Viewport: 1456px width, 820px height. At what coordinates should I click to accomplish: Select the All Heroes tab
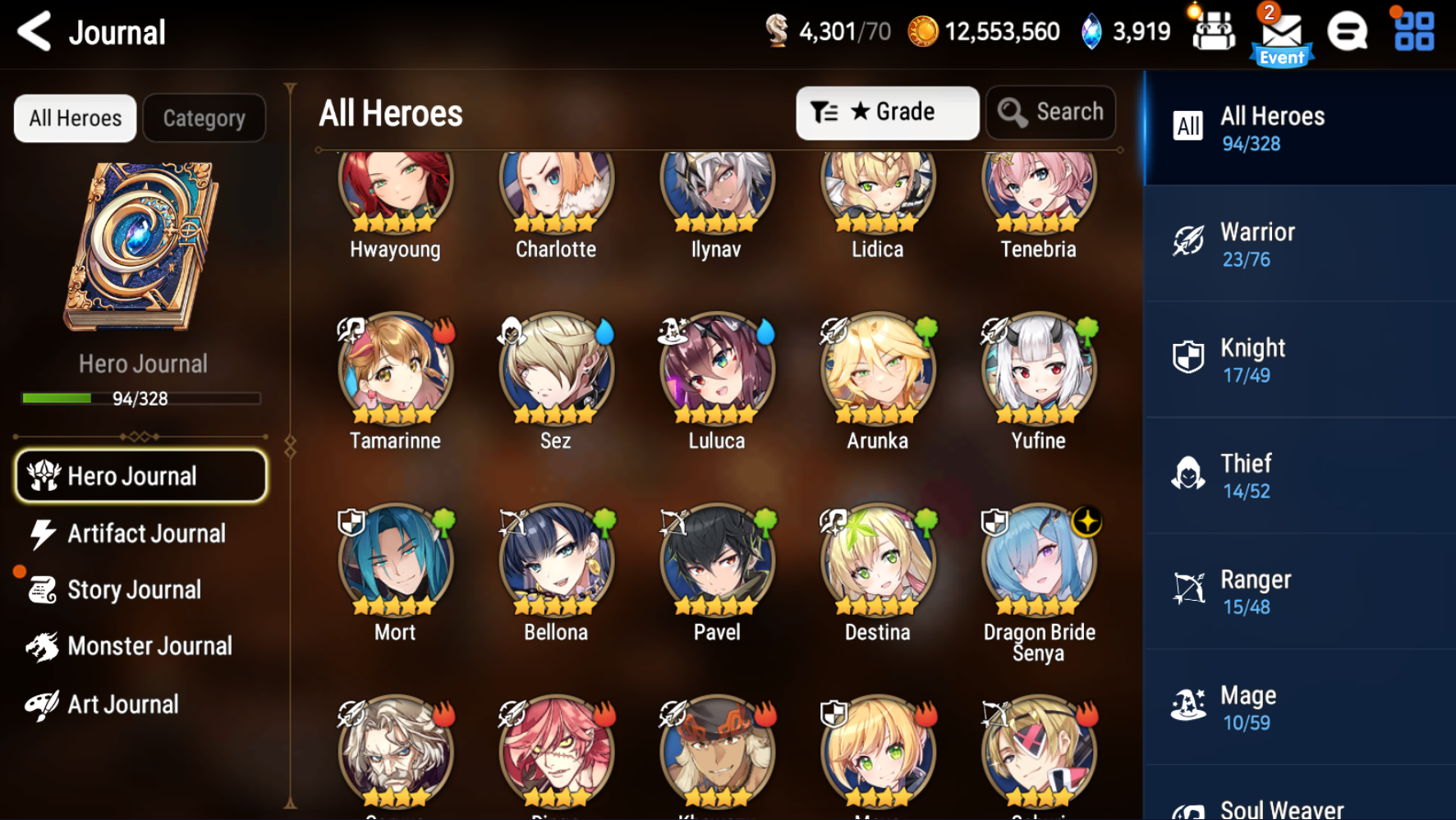click(x=74, y=117)
